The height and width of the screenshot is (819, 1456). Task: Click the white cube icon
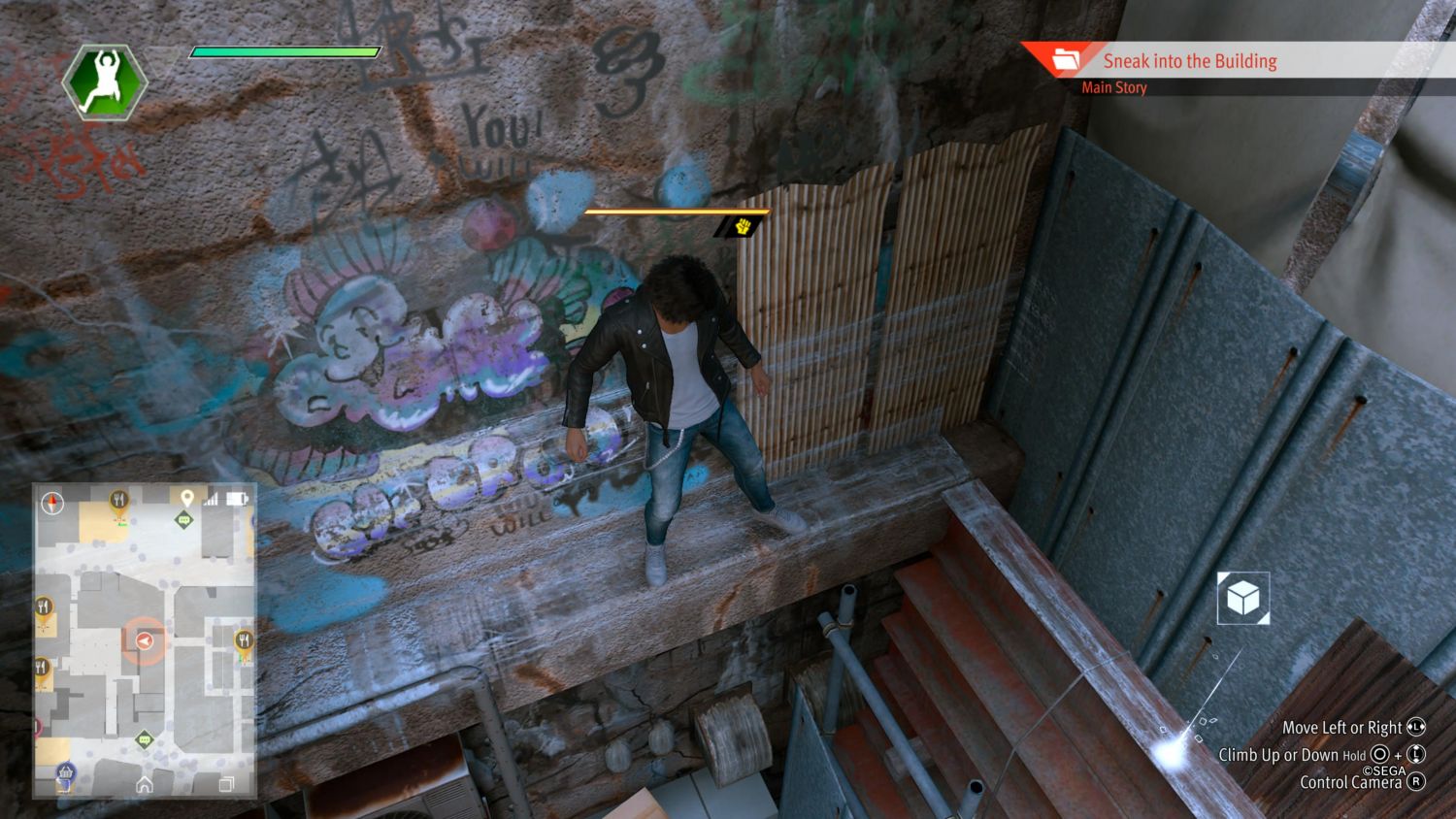1242,598
